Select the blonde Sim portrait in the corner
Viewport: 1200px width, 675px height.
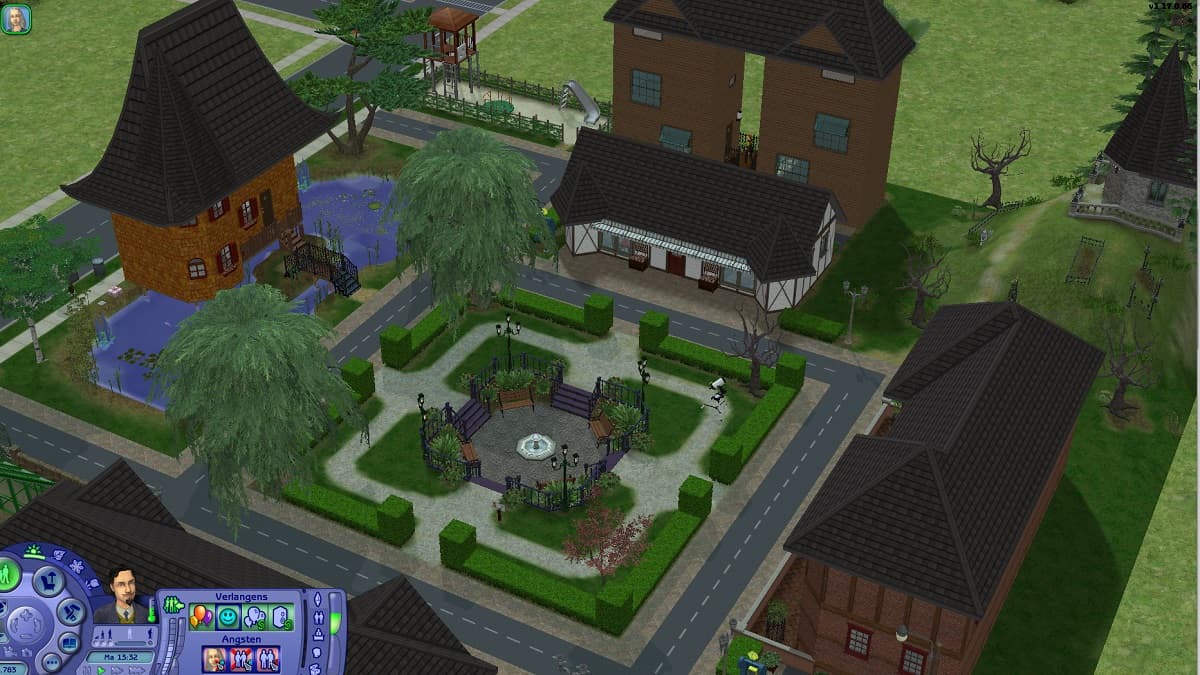click(16, 18)
